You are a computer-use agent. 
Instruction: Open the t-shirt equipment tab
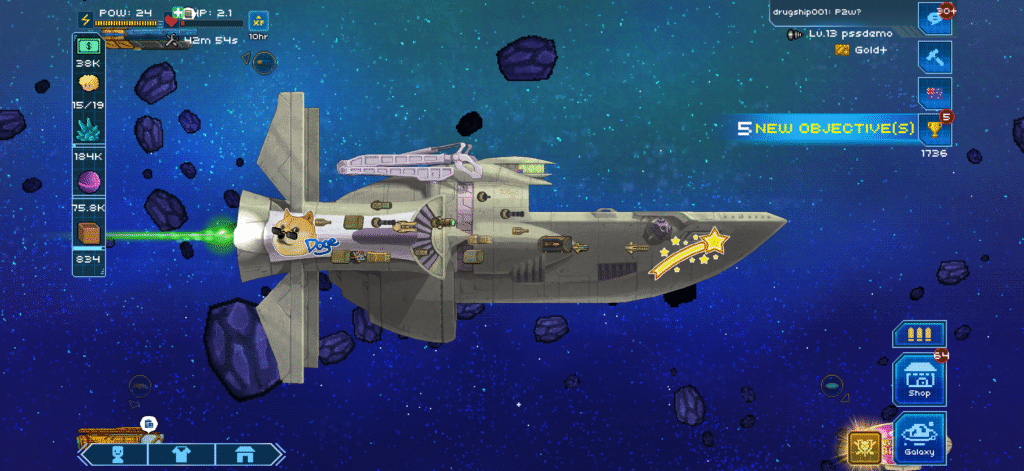pos(181,454)
